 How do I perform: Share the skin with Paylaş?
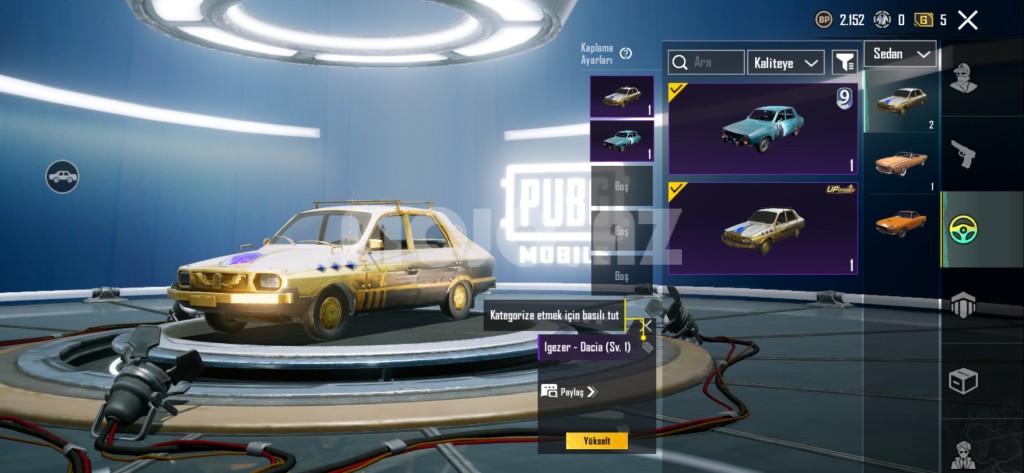tap(569, 392)
